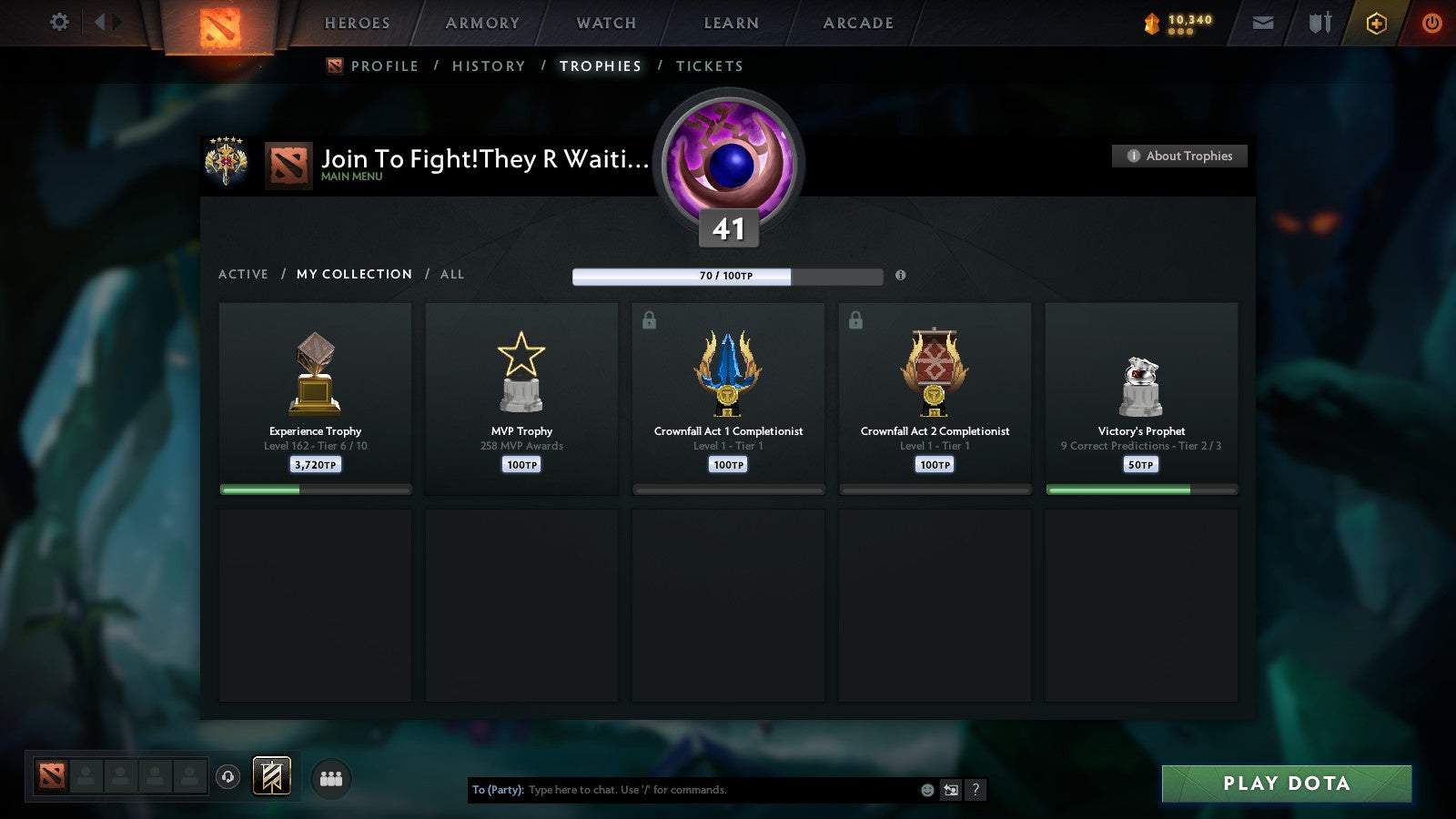Expand the ARCADE menu
This screenshot has width=1456, height=819.
[855, 23]
